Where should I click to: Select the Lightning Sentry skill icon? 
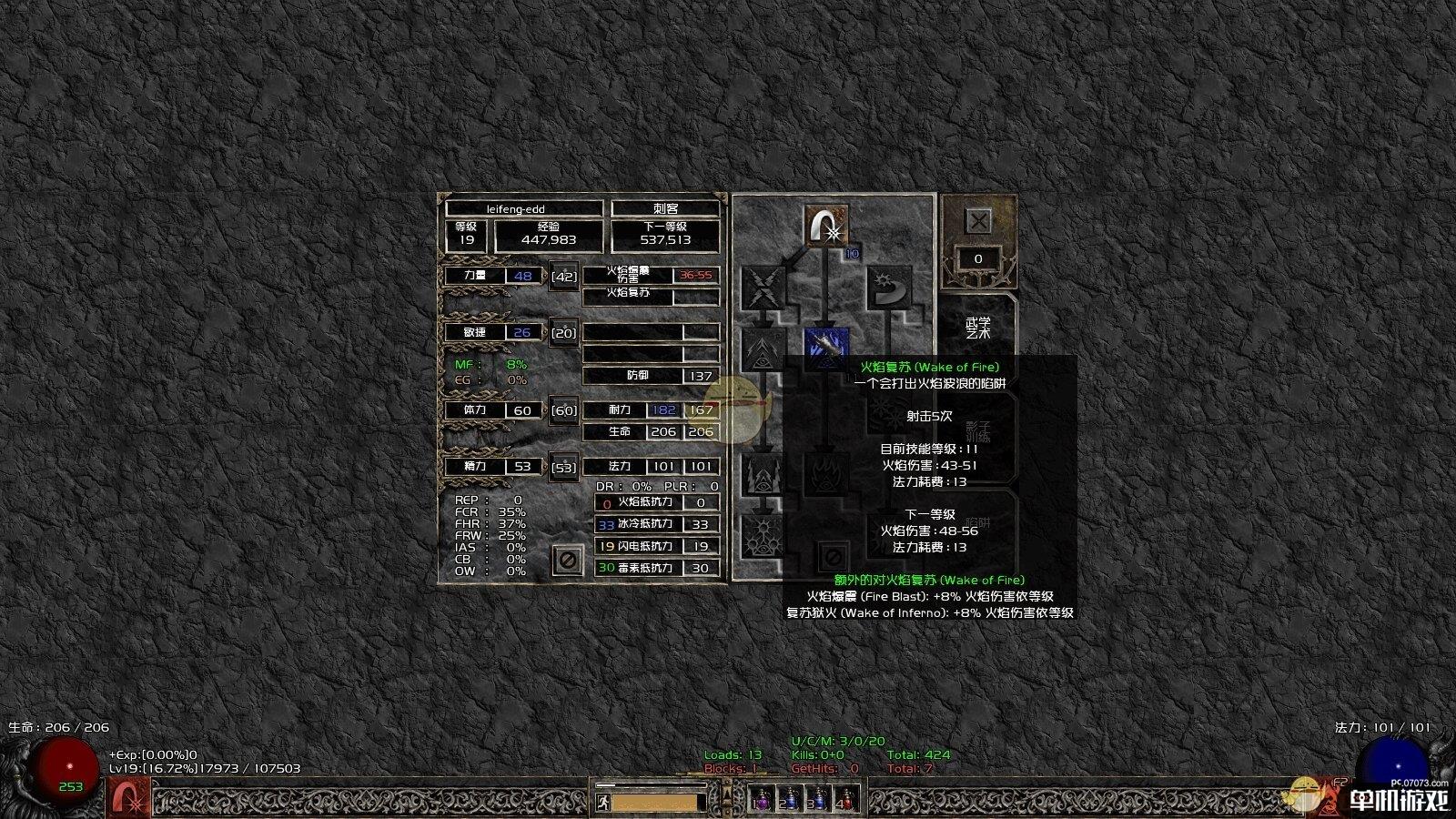coord(763,473)
